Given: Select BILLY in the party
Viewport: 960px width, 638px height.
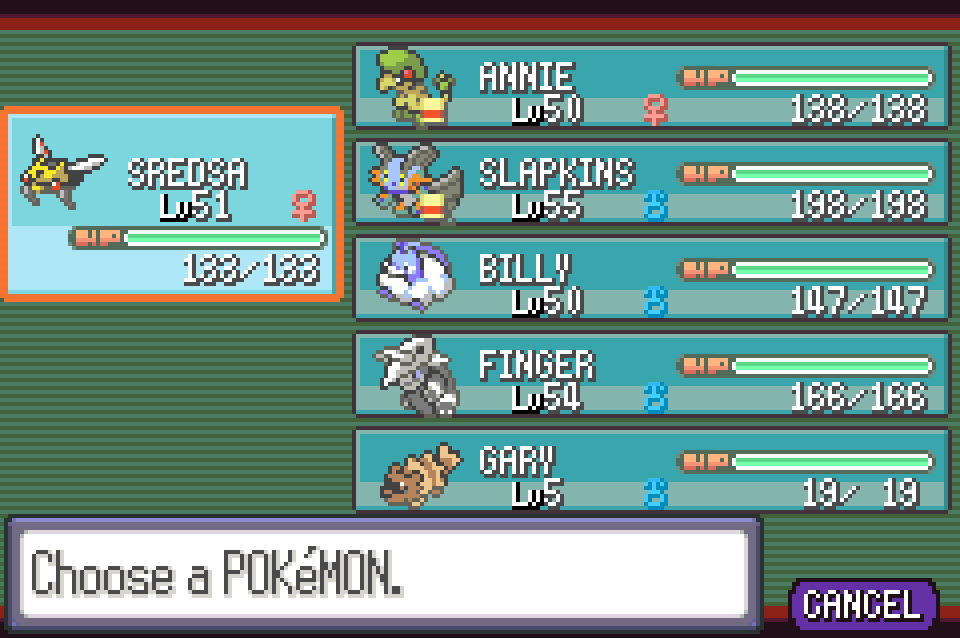Looking at the screenshot, I should coord(651,279).
